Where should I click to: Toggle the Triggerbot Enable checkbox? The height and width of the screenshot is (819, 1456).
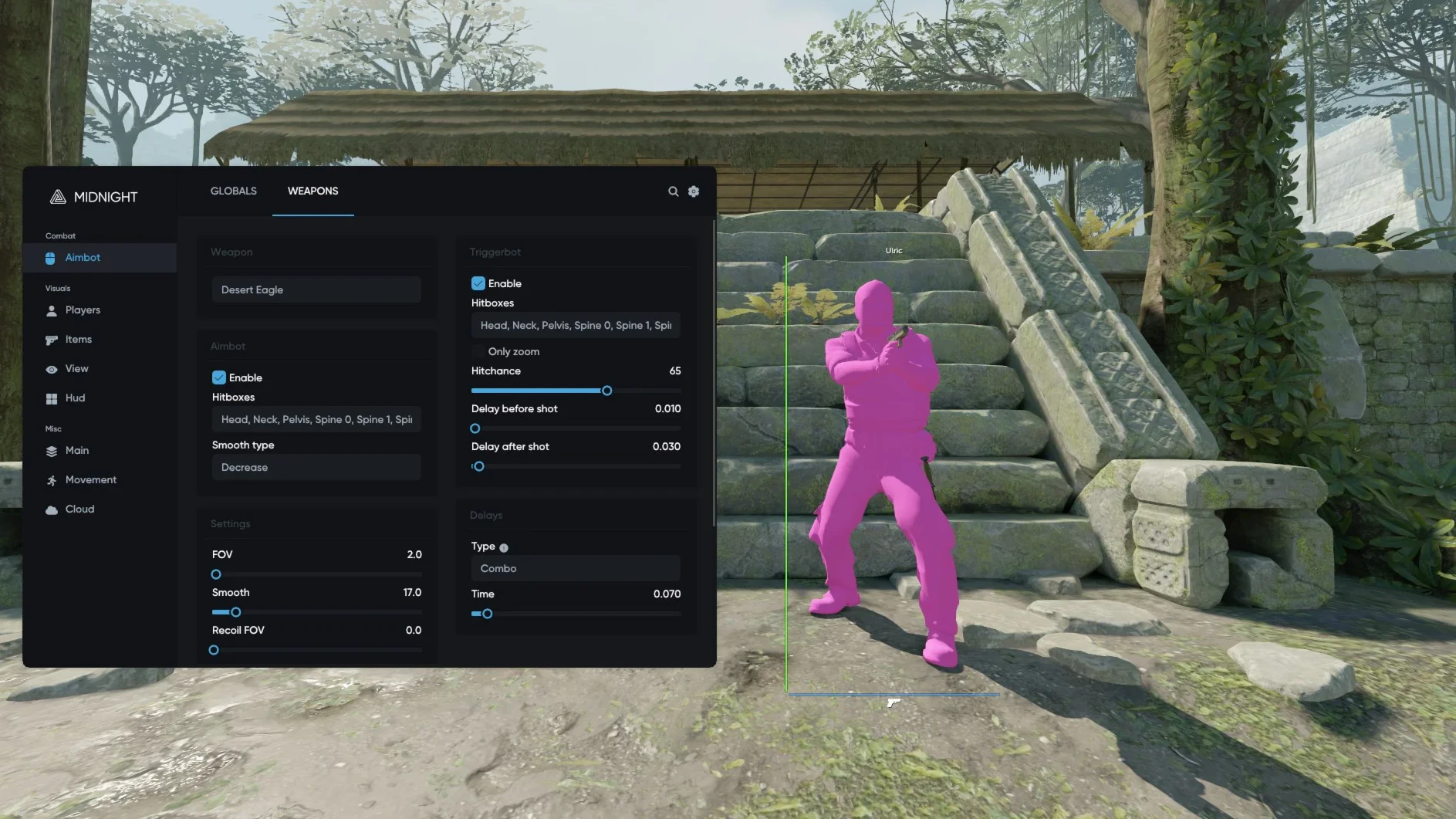[x=478, y=283]
